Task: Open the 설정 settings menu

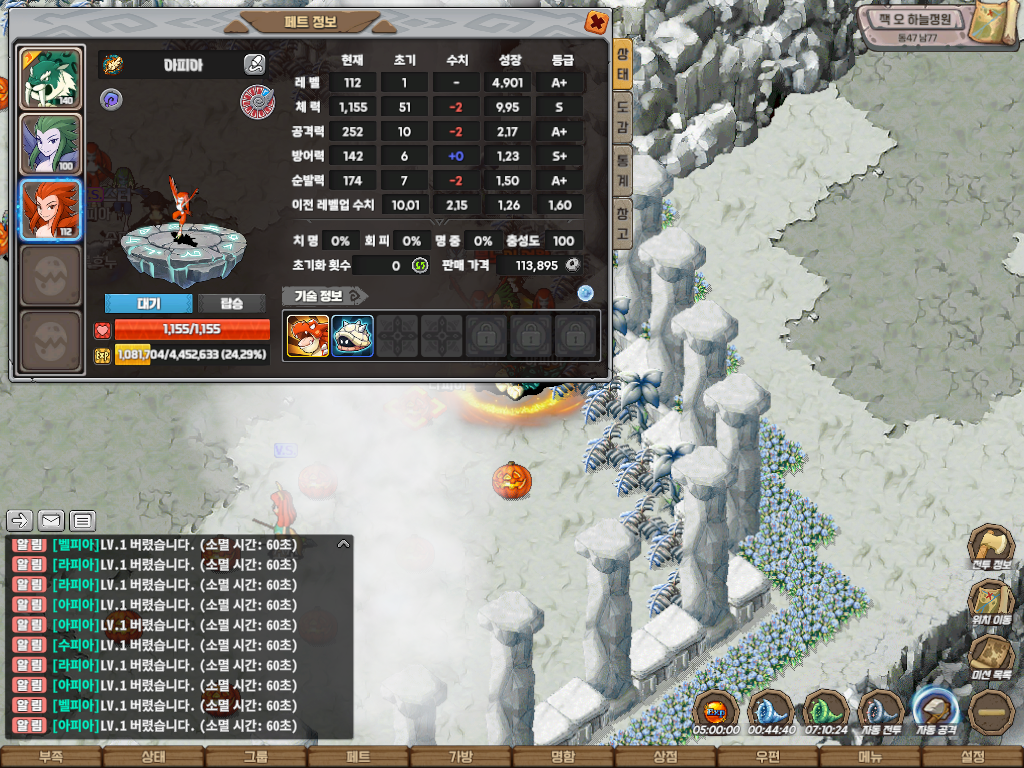Action: click(x=972, y=757)
